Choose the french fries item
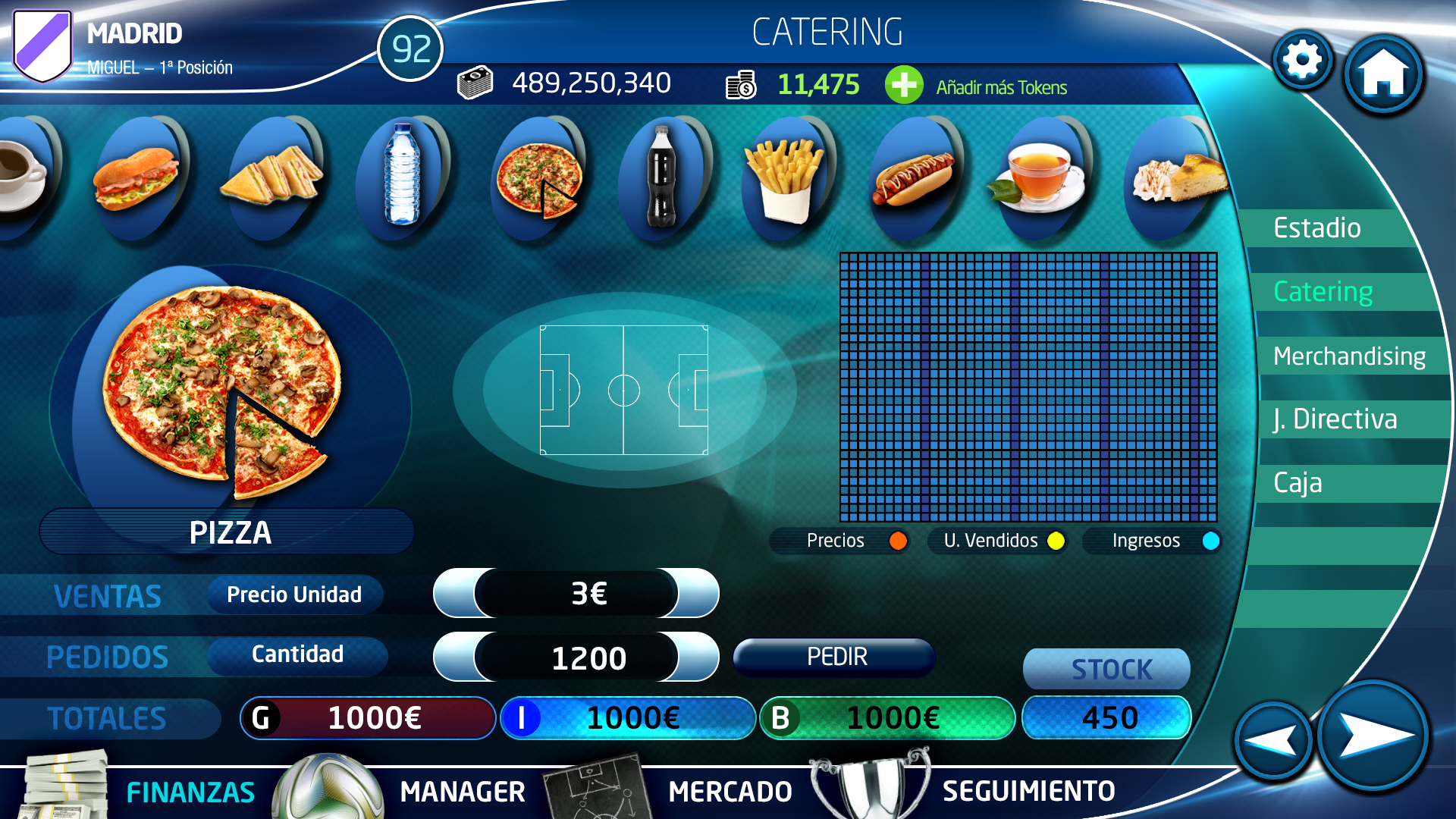 (785, 180)
